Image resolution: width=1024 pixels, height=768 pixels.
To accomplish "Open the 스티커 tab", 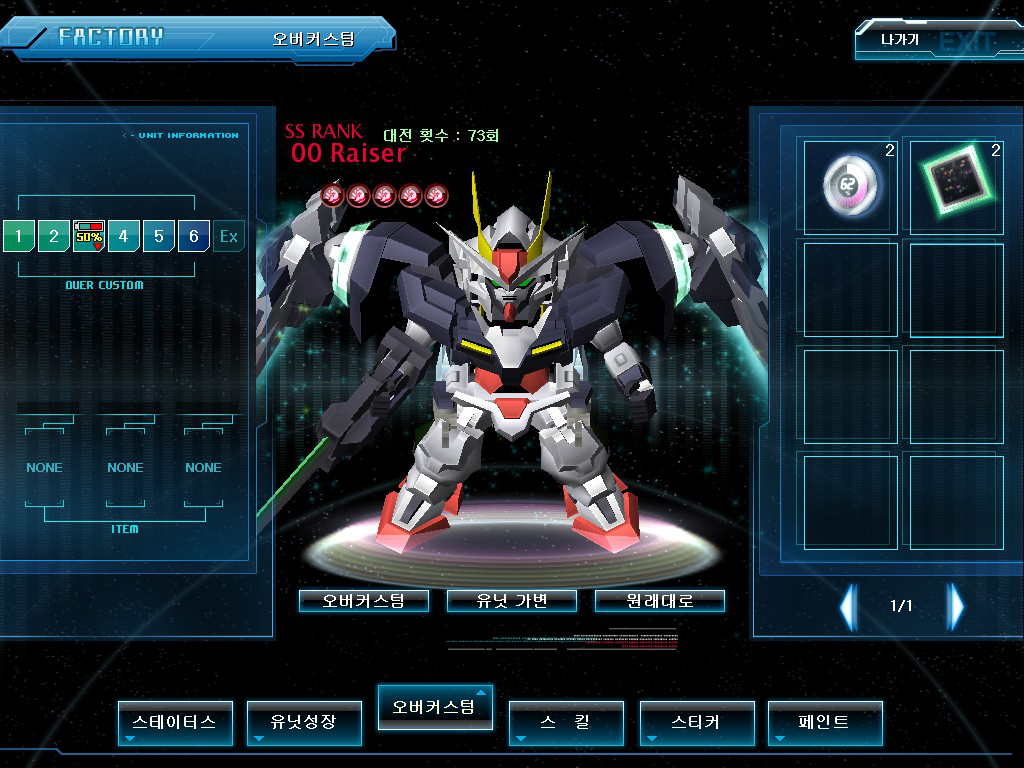I will [x=696, y=722].
